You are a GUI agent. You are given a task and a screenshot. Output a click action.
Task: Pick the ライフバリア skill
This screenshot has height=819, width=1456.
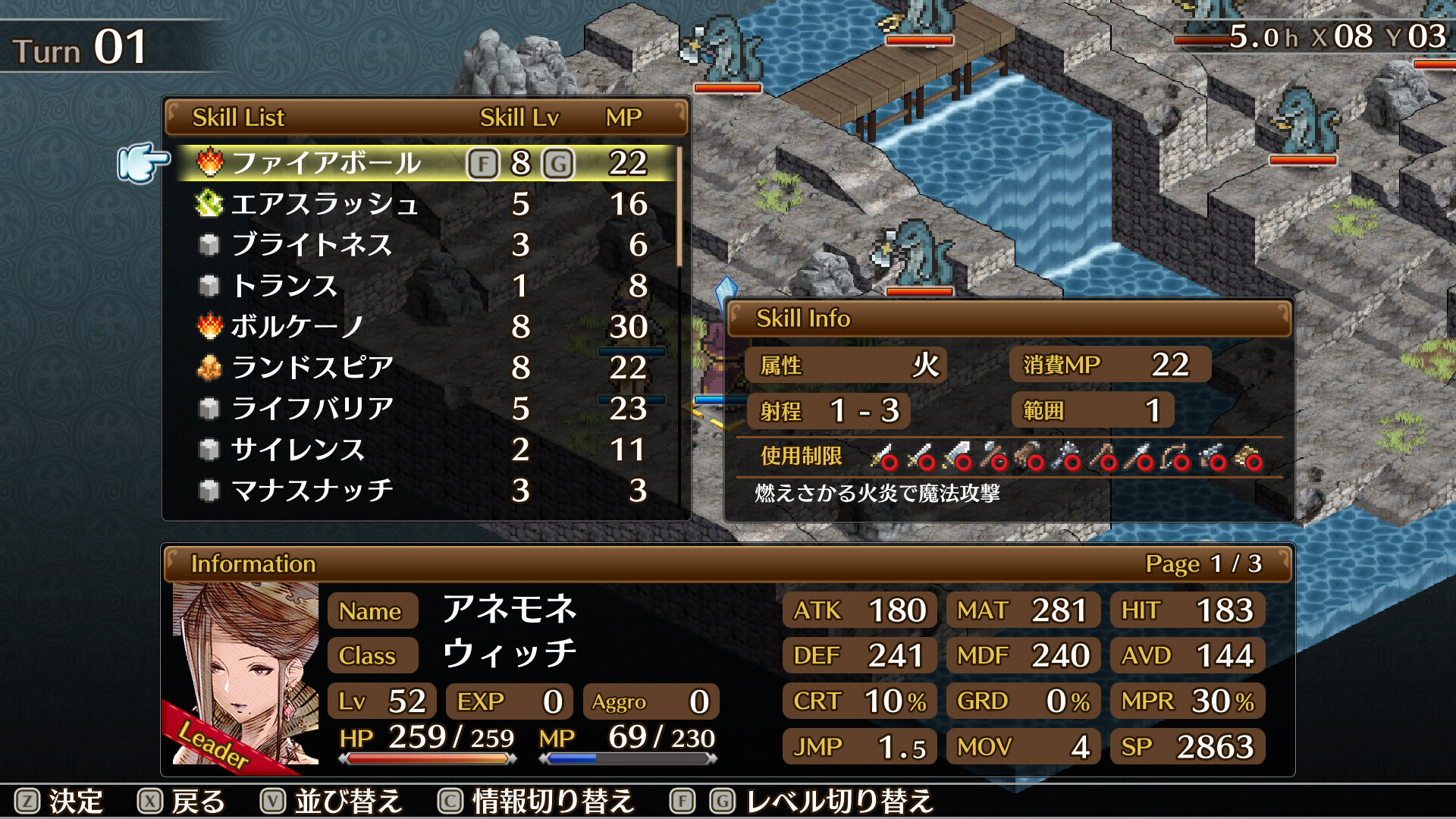pos(312,409)
